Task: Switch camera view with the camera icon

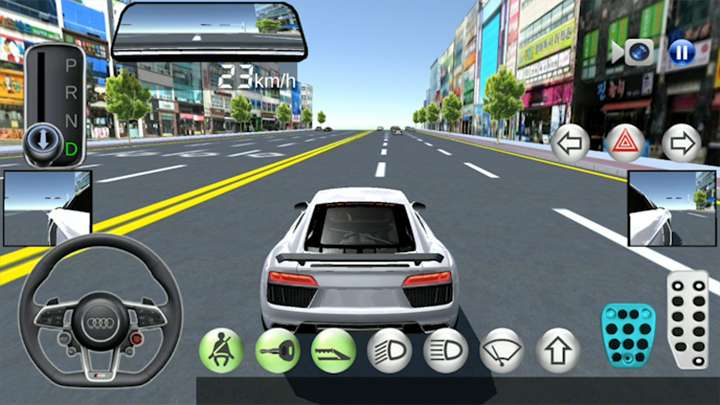Action: (x=639, y=52)
